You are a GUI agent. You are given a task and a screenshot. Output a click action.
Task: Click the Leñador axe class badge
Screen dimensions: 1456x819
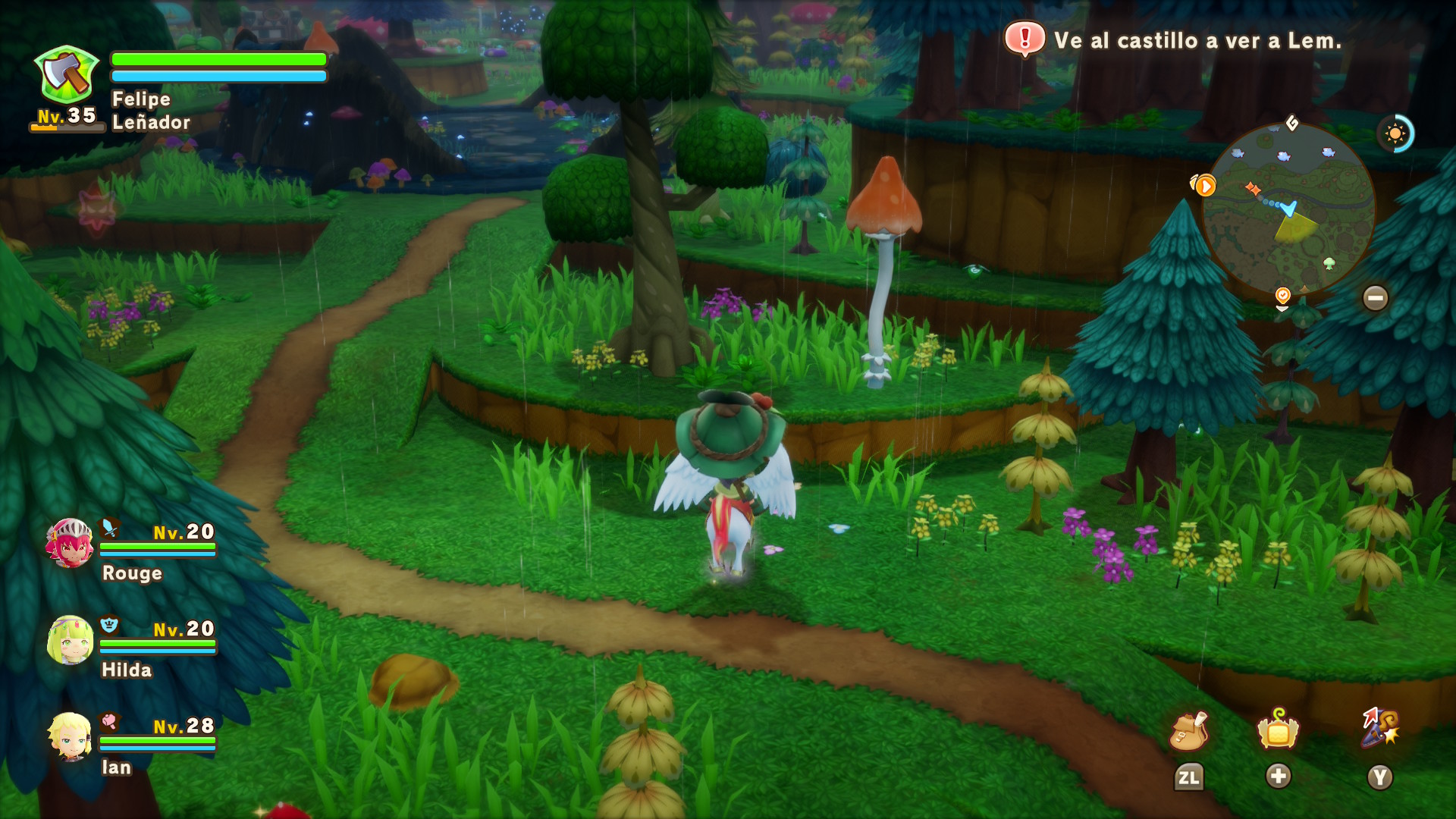tap(67, 75)
